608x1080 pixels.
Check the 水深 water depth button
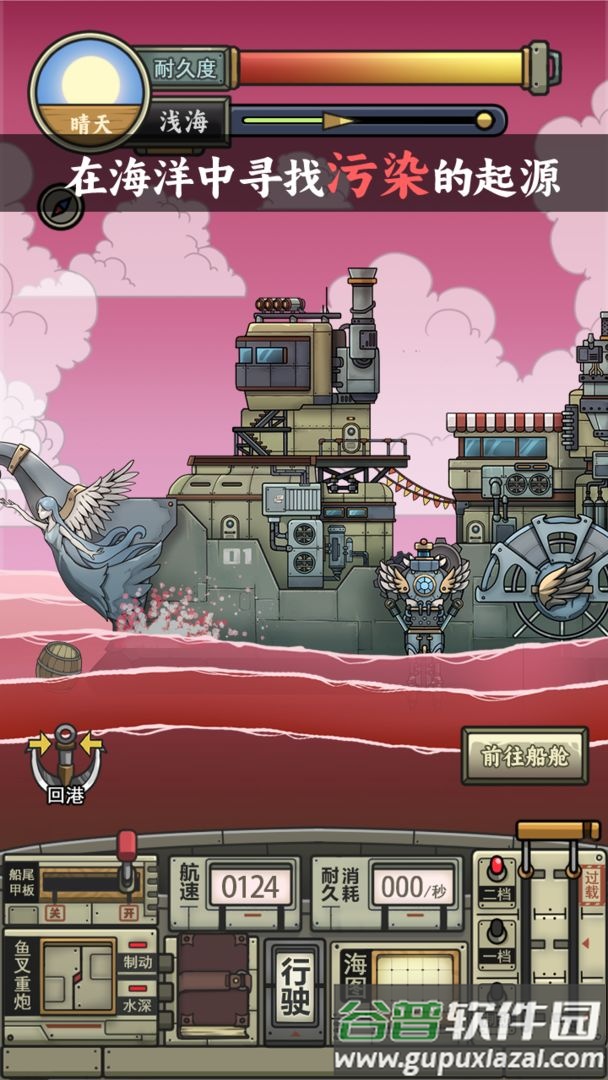[x=138, y=1004]
